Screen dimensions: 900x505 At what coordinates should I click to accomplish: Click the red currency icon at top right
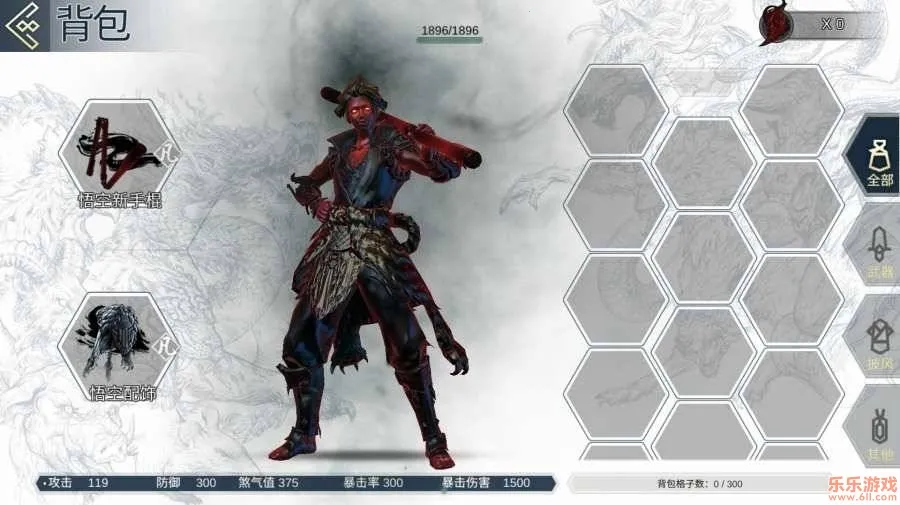[x=773, y=24]
